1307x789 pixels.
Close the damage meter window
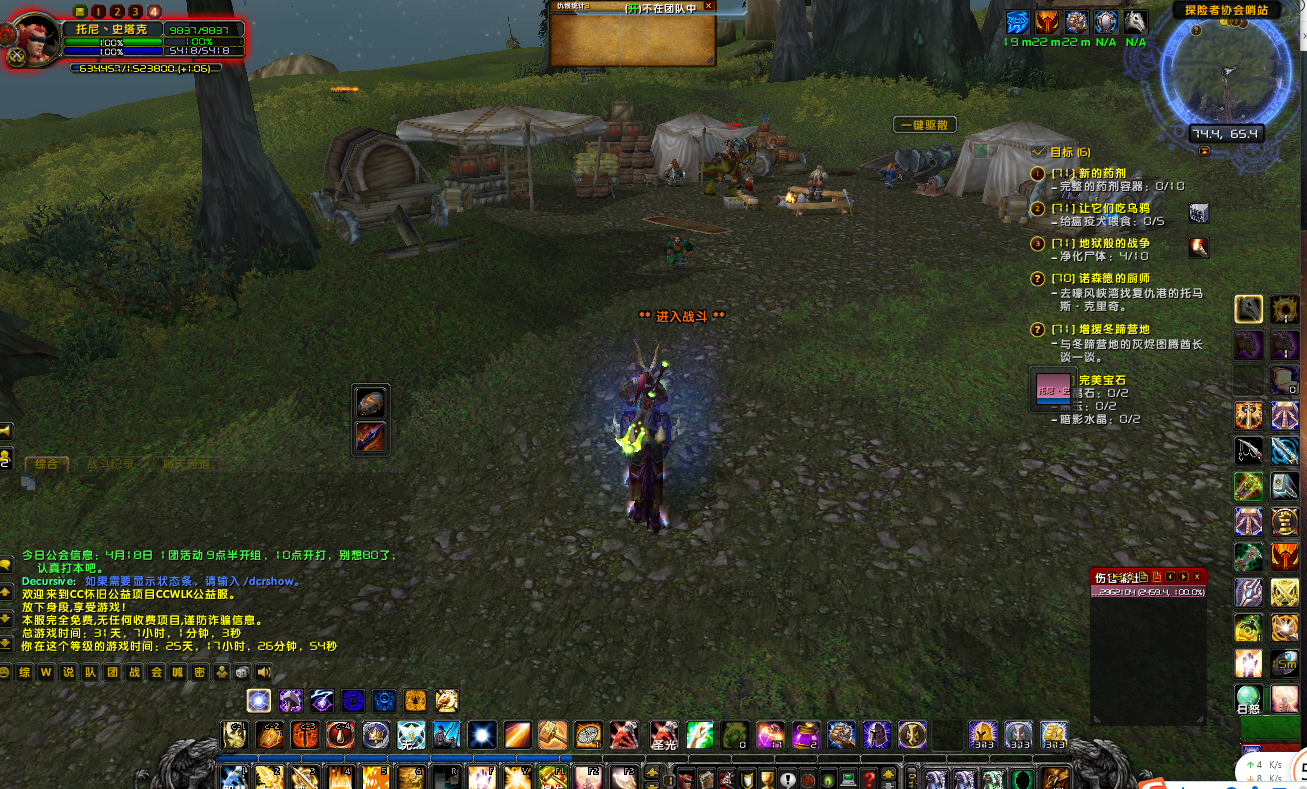(1197, 576)
